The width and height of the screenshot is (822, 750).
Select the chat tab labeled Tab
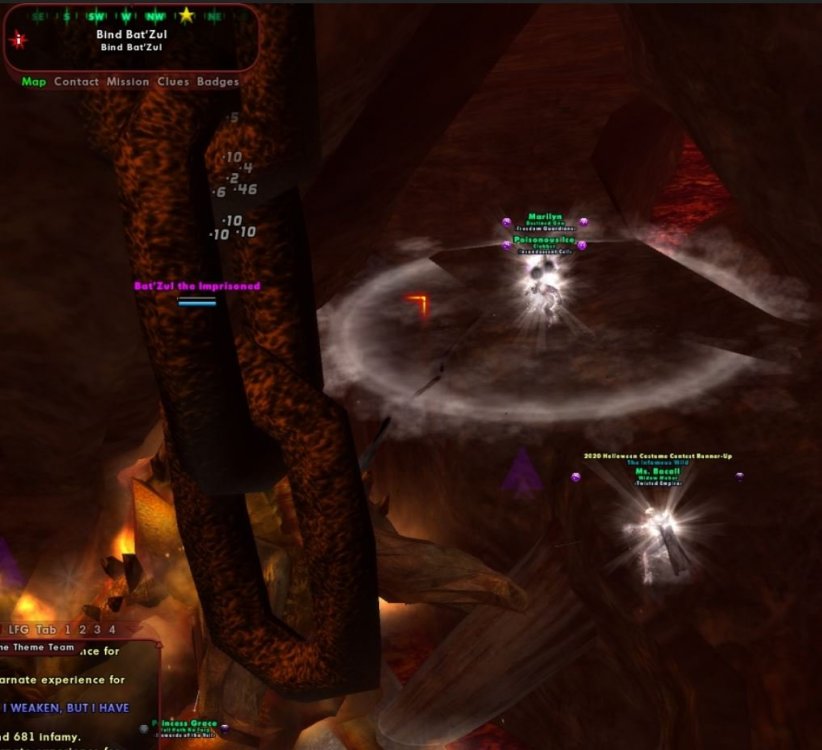click(46, 630)
